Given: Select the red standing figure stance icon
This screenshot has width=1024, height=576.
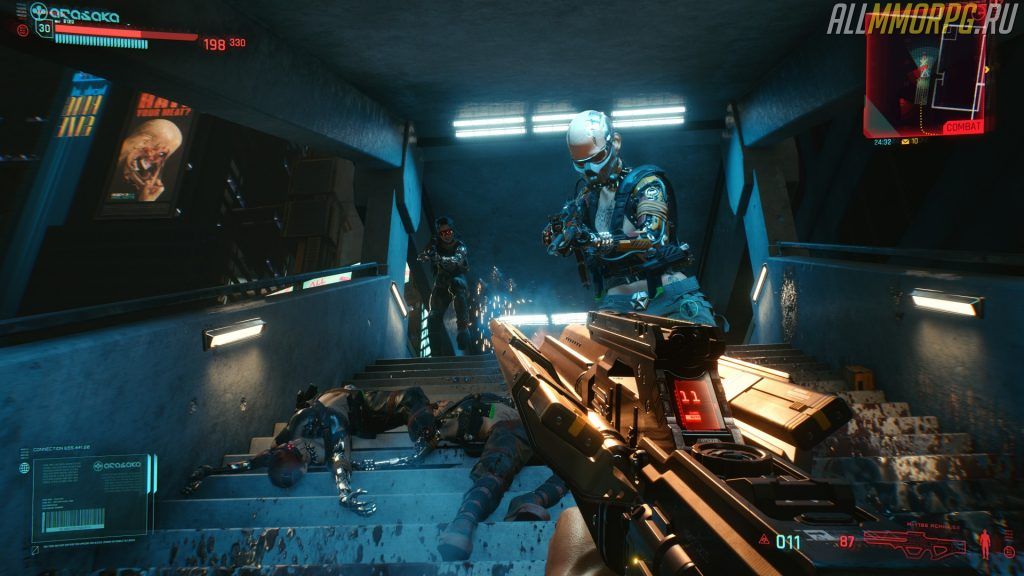Looking at the screenshot, I should point(985,542).
